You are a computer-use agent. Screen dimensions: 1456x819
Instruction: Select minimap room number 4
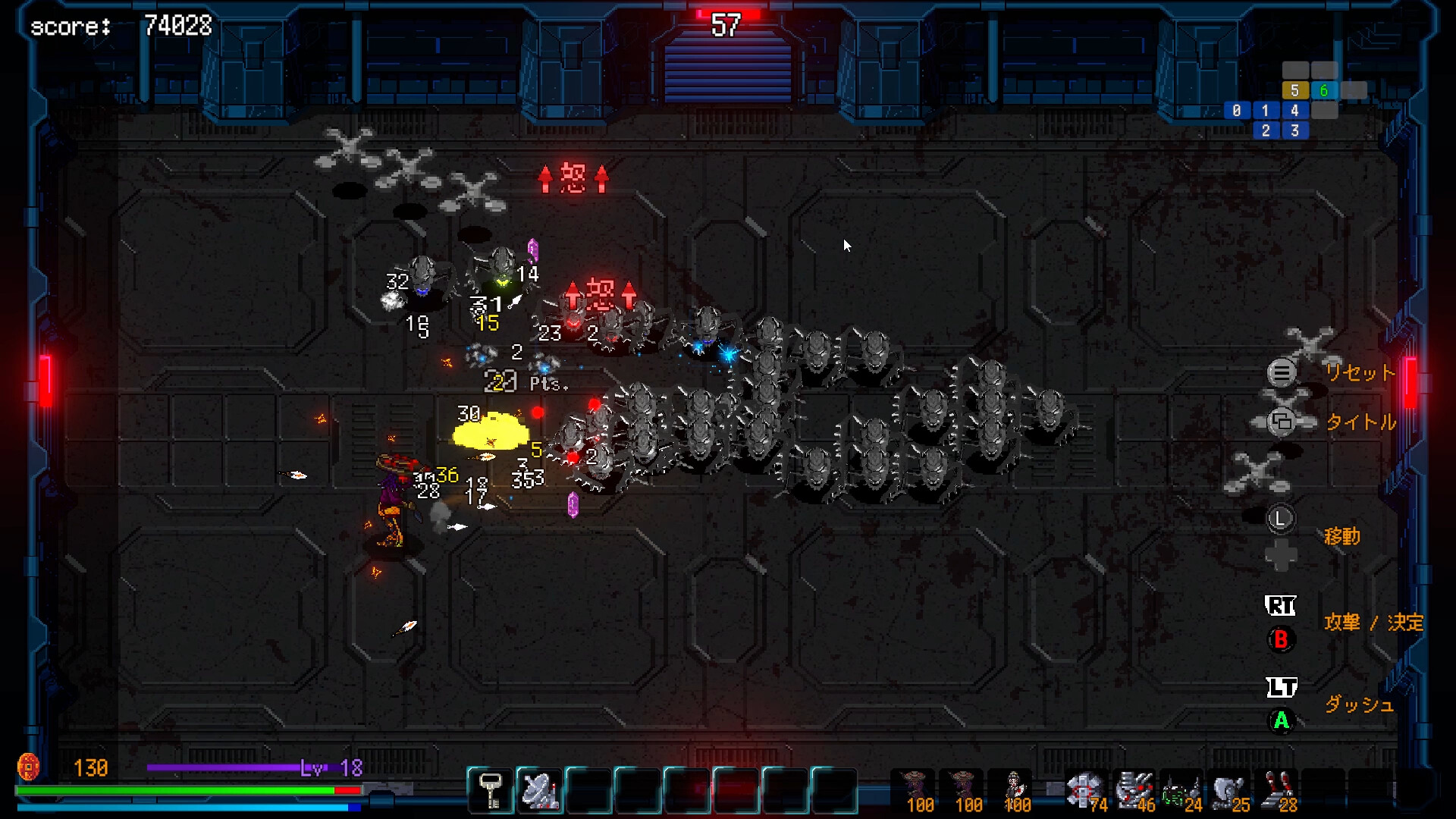click(x=1294, y=111)
